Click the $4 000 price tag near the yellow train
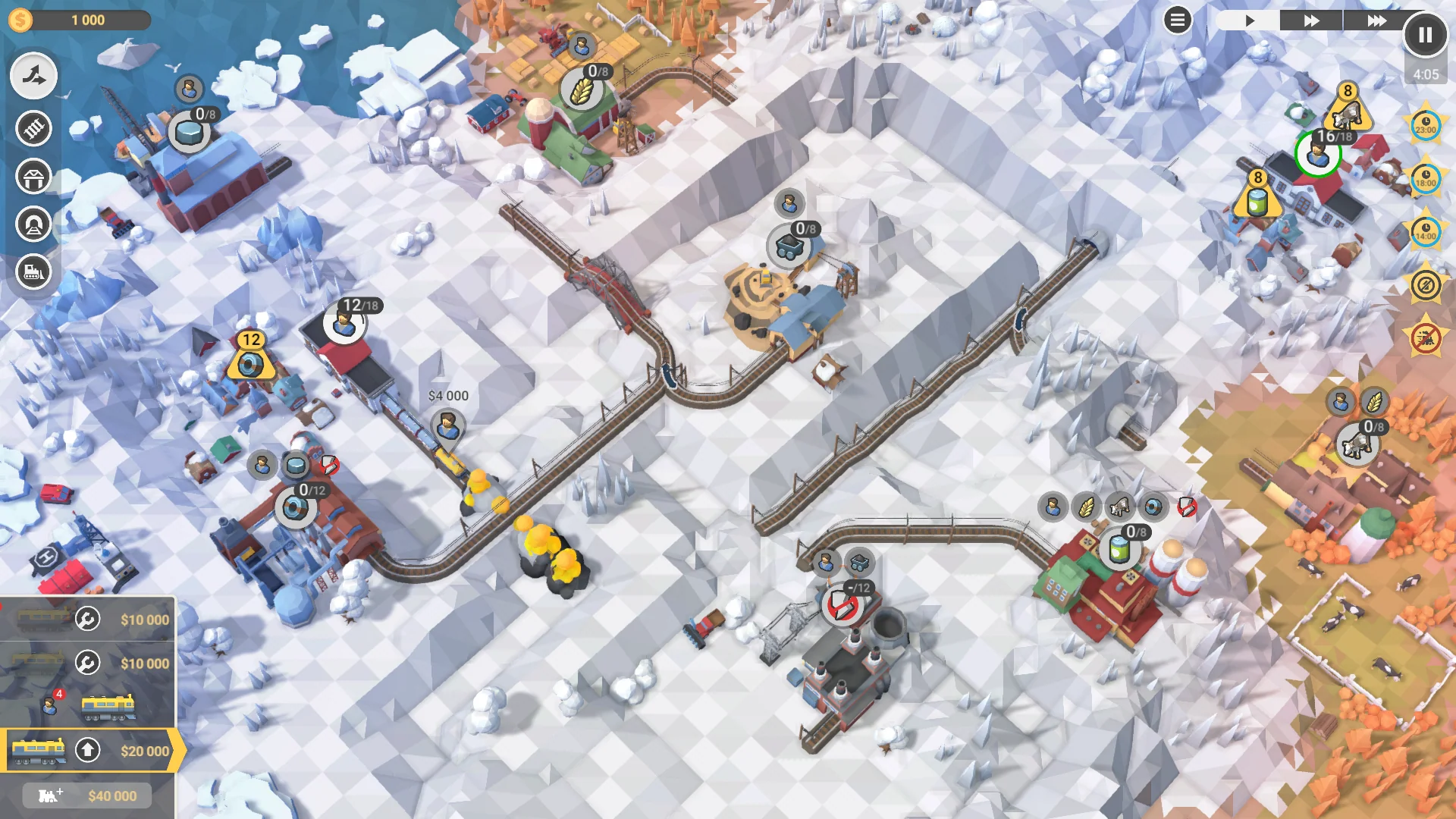The width and height of the screenshot is (1456, 819). (x=447, y=395)
